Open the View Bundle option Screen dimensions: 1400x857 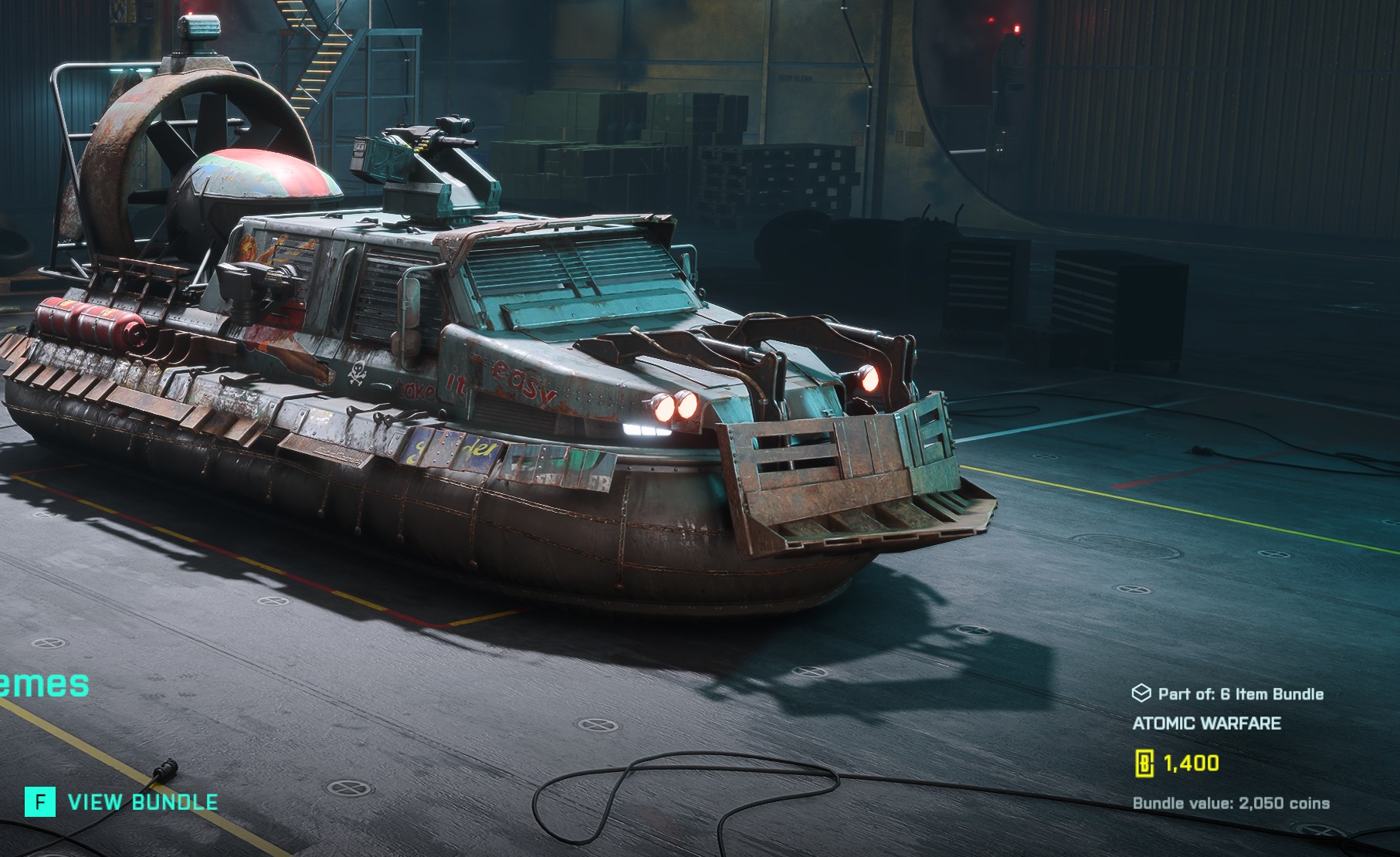122,802
